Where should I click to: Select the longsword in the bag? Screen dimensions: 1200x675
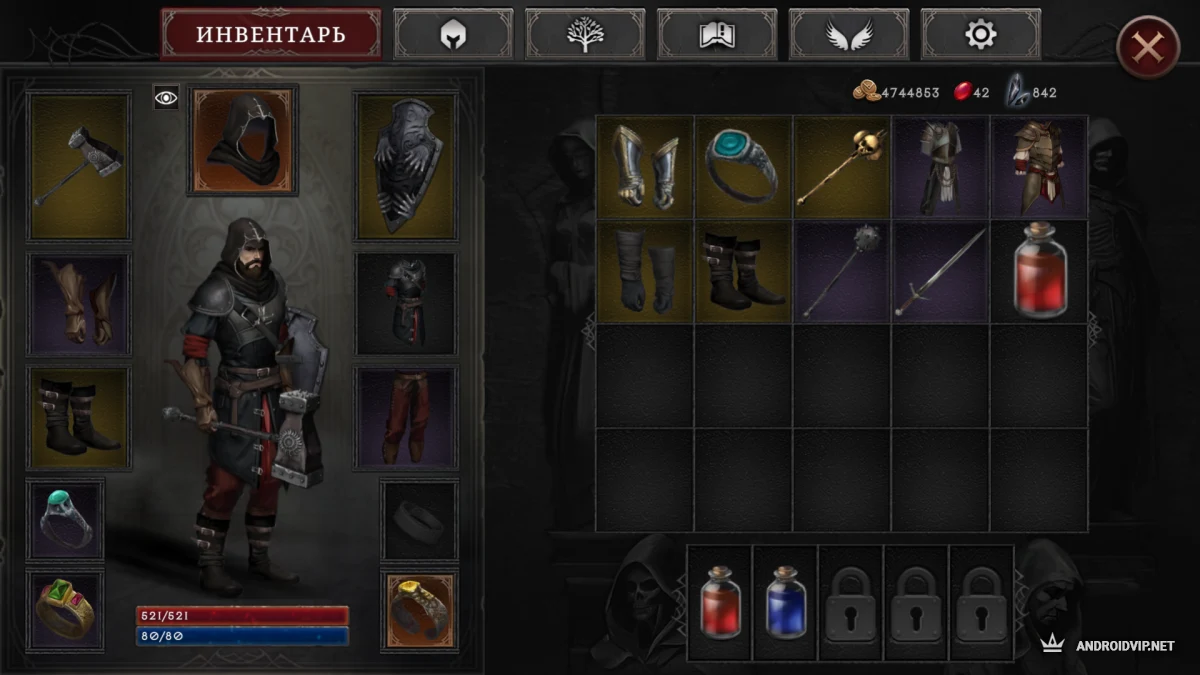940,272
